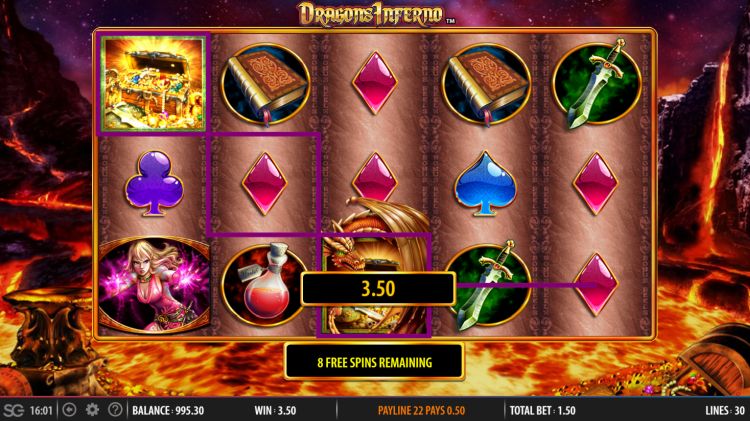Open the gear settings icon
The image size is (750, 421).
[x=92, y=410]
